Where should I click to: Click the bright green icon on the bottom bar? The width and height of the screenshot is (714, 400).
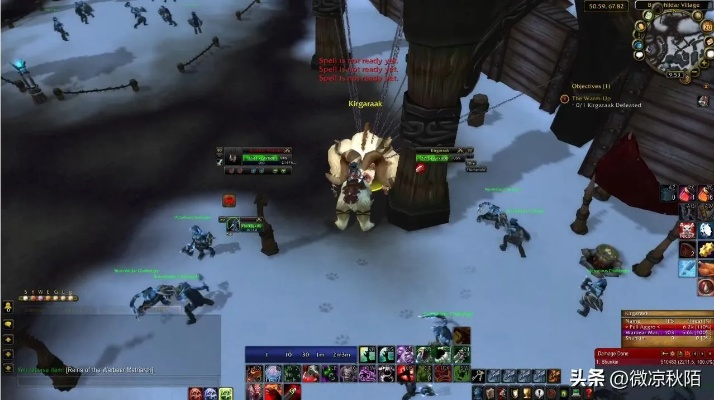(x=367, y=353)
